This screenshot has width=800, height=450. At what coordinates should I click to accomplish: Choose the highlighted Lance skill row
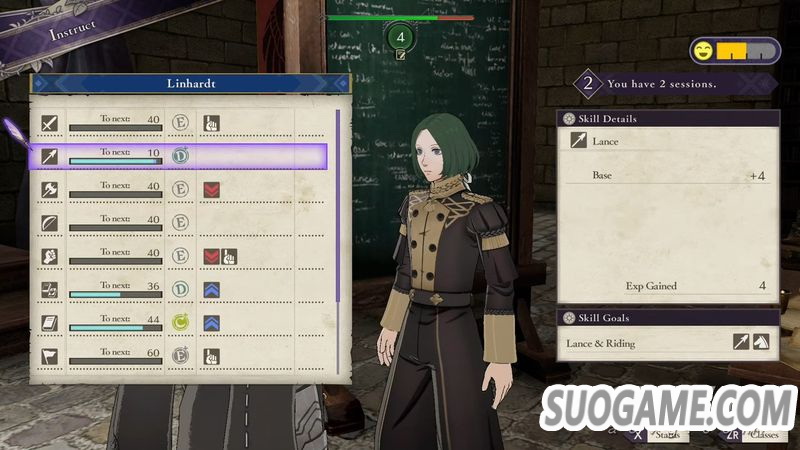tap(180, 156)
